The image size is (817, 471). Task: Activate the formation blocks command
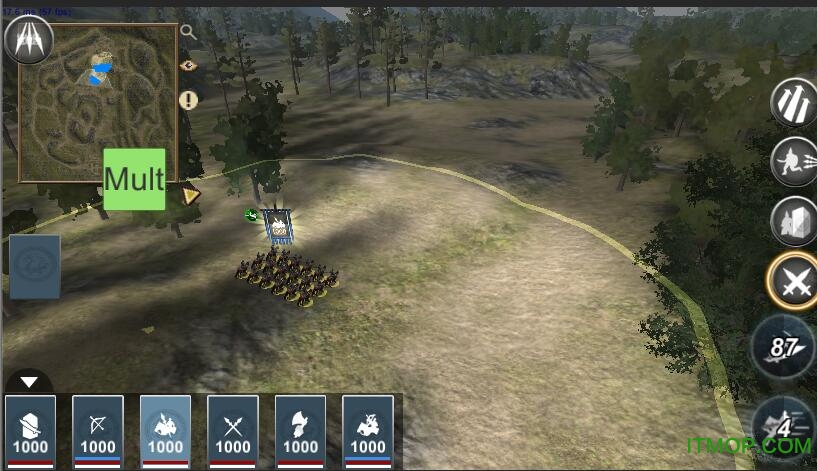point(794,221)
